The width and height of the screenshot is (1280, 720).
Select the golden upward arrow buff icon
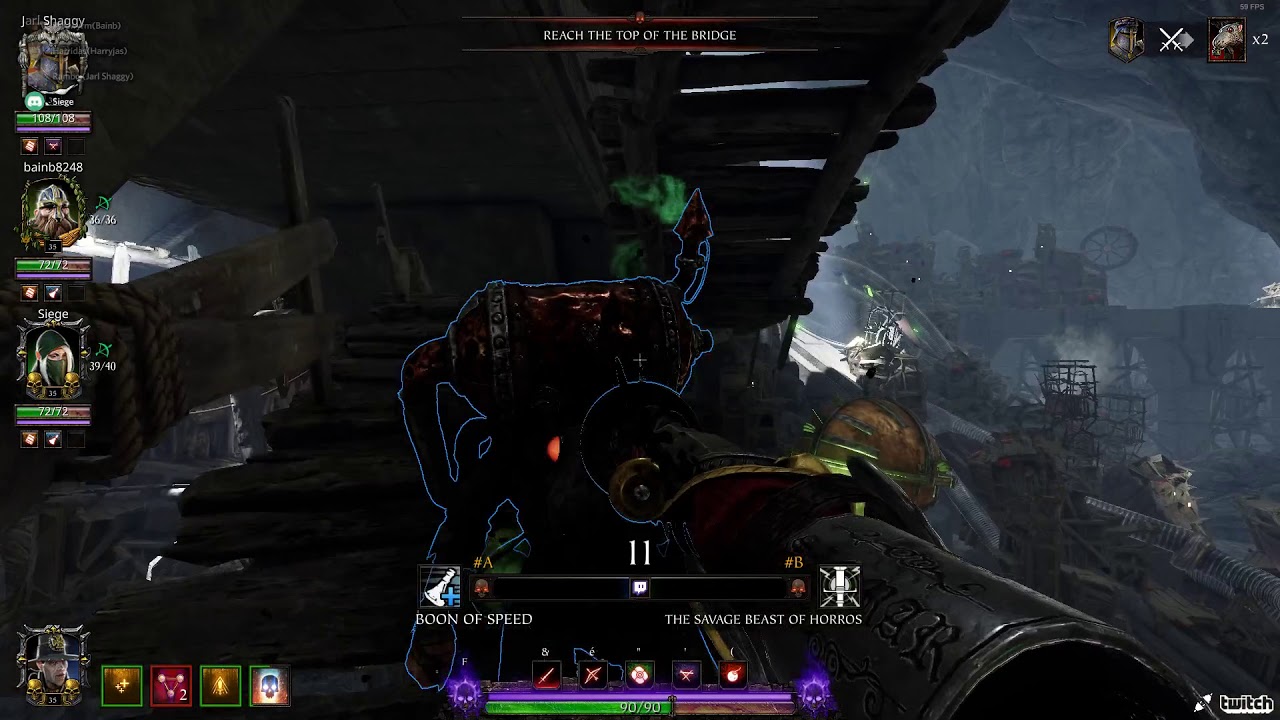[220, 686]
